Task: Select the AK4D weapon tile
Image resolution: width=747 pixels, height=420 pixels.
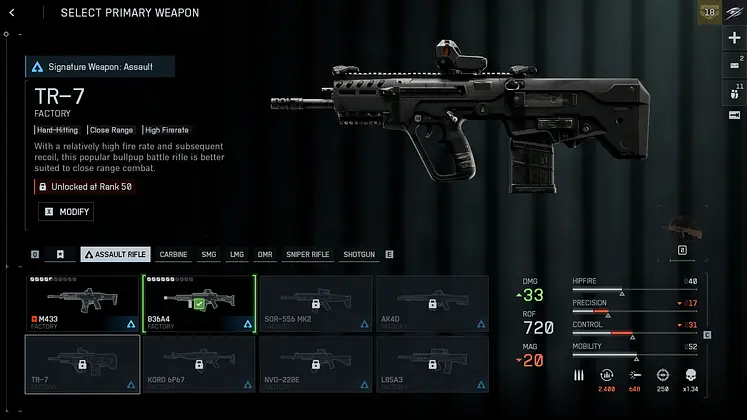Action: click(x=431, y=304)
